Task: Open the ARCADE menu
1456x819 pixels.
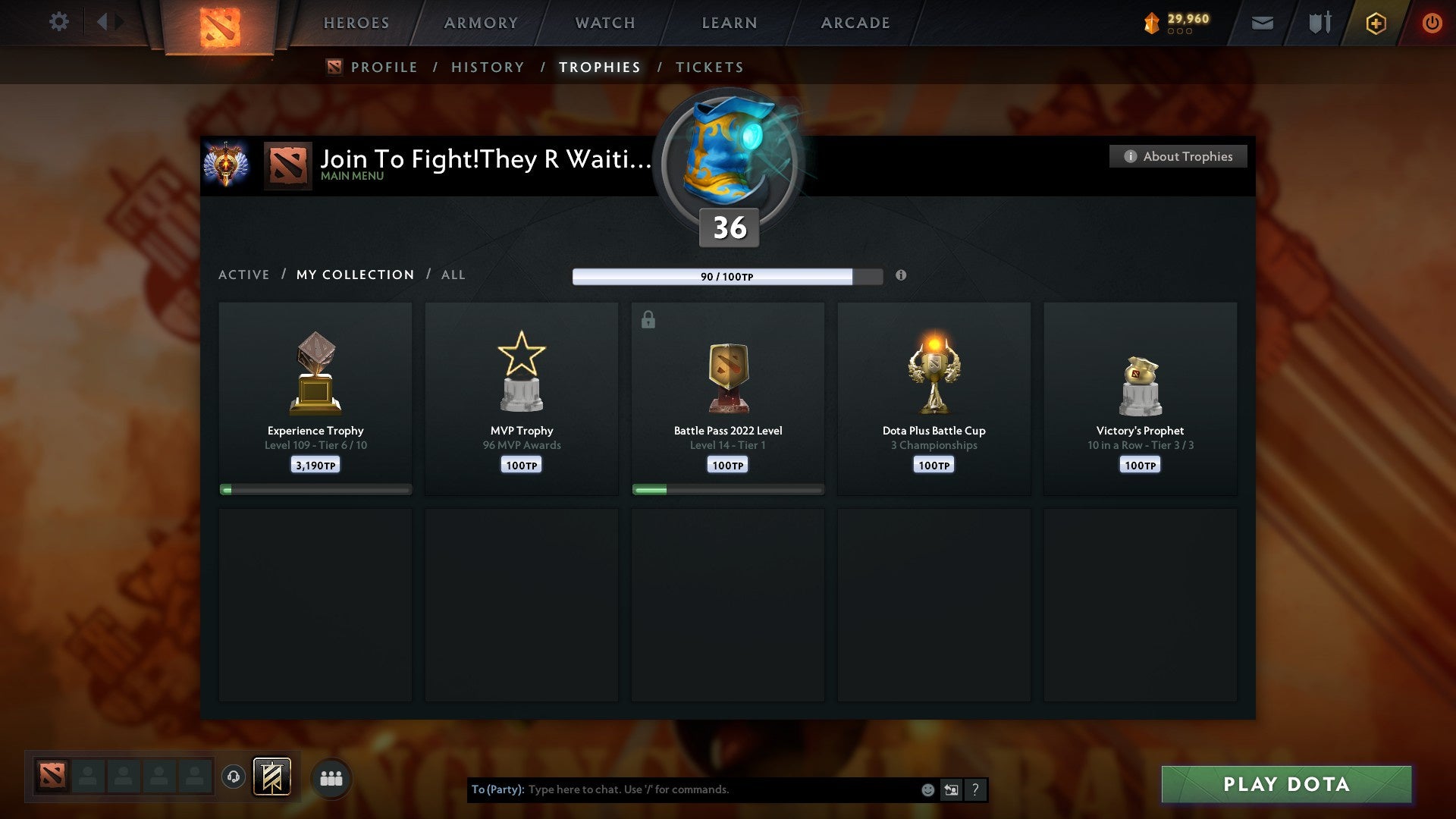Action: [x=855, y=23]
